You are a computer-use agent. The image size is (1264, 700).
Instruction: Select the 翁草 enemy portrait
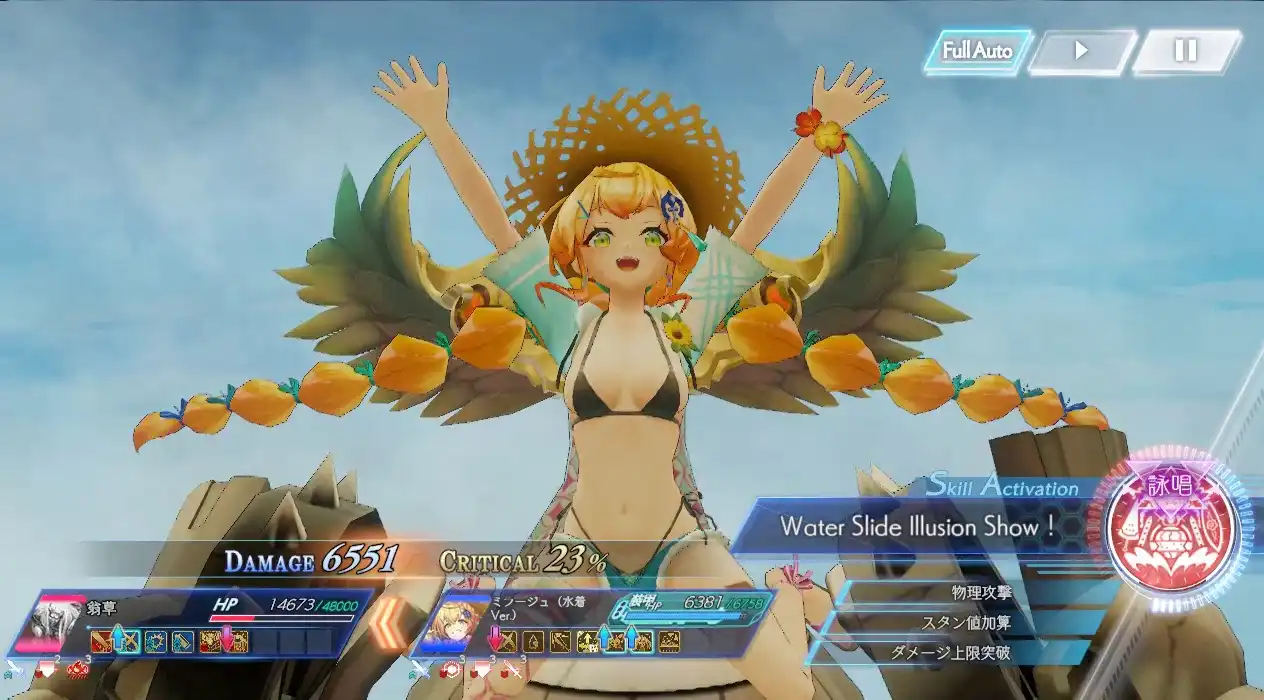61,625
